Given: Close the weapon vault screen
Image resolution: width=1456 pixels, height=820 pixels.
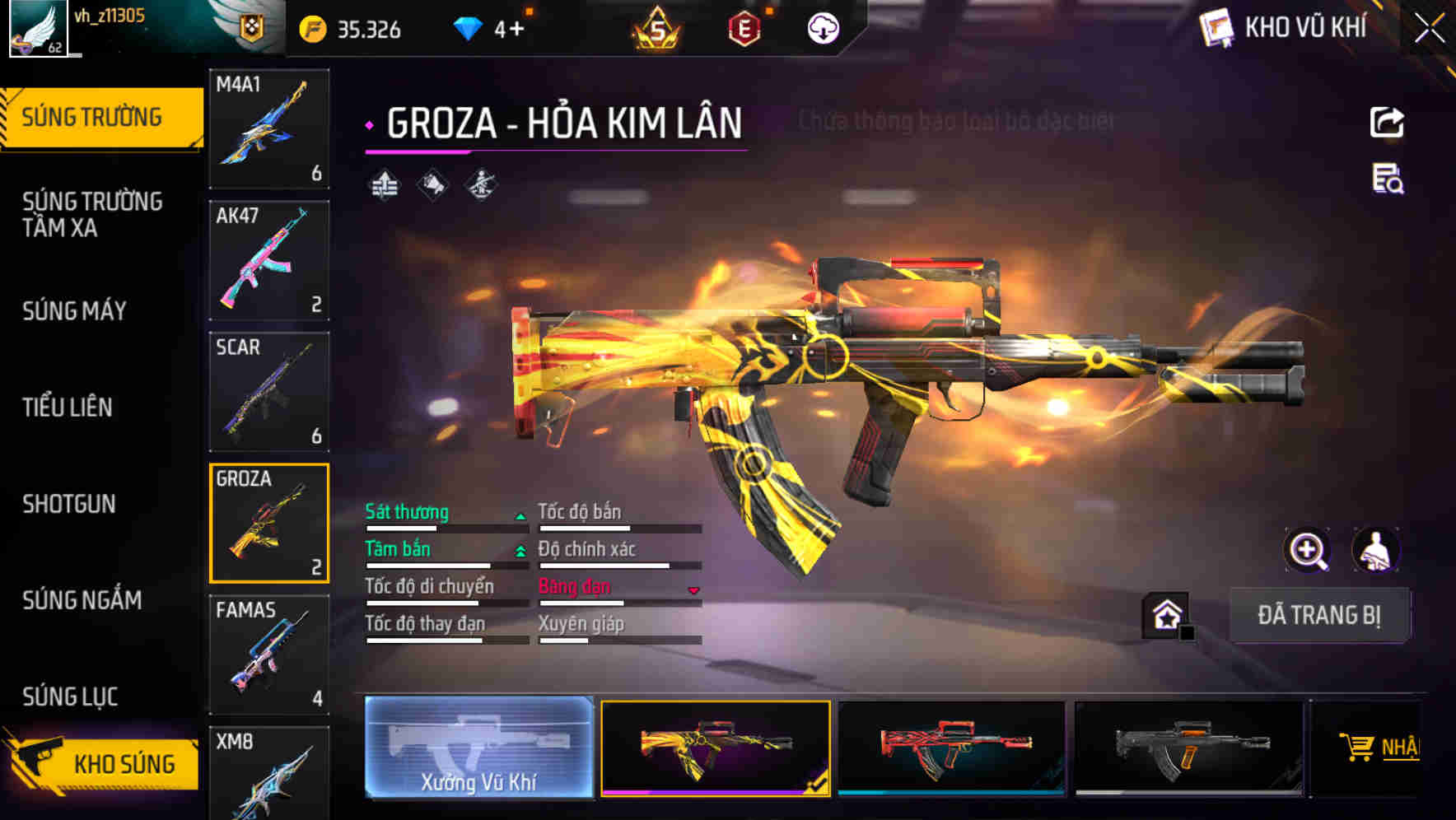Looking at the screenshot, I should [x=1430, y=29].
